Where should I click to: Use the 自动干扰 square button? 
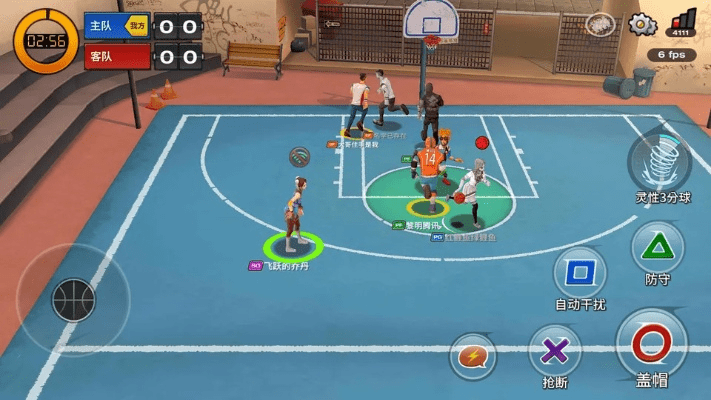(580, 273)
